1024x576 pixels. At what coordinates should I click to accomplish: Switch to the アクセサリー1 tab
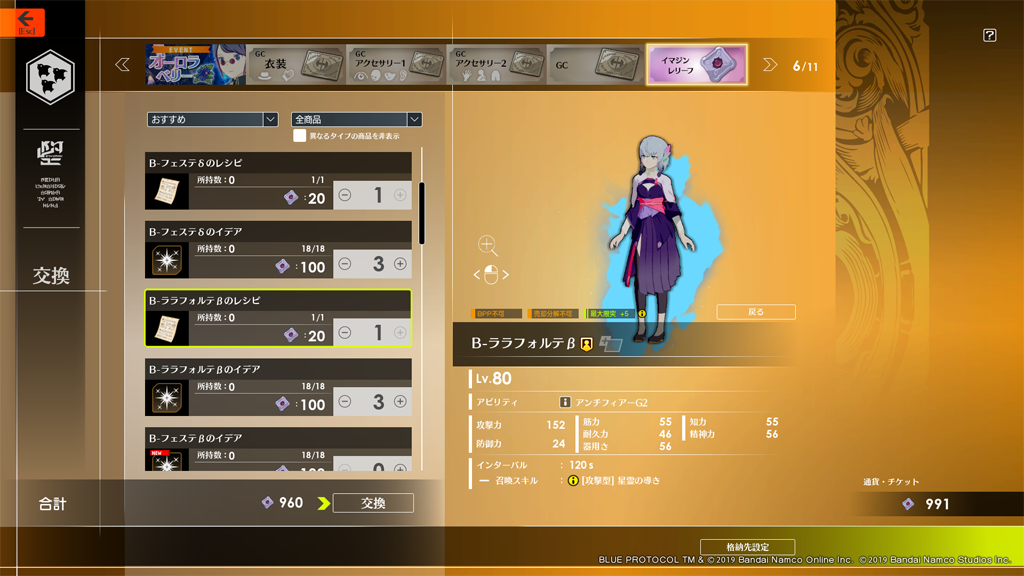tap(396, 65)
